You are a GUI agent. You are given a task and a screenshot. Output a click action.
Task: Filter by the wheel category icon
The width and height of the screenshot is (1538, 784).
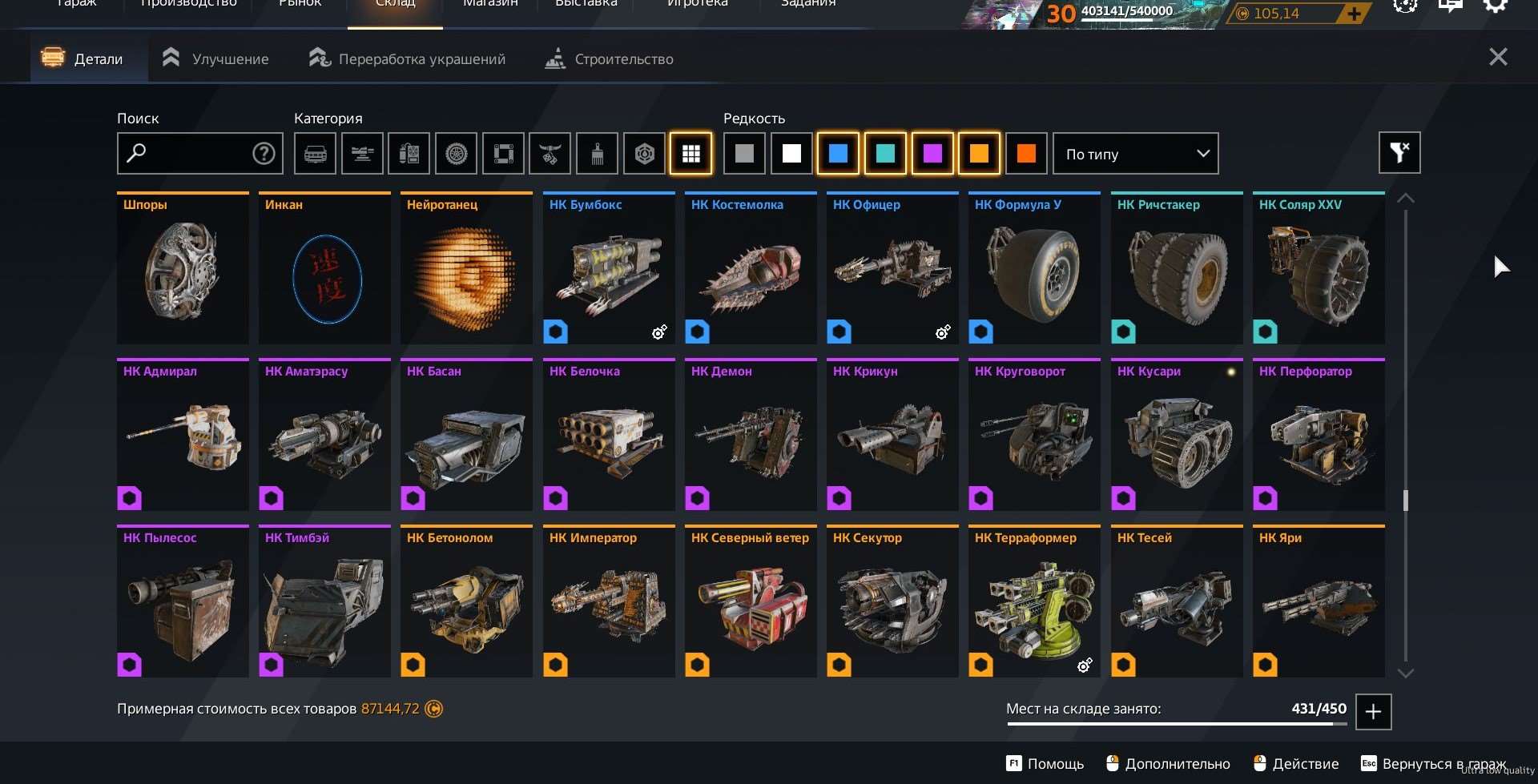click(x=456, y=154)
